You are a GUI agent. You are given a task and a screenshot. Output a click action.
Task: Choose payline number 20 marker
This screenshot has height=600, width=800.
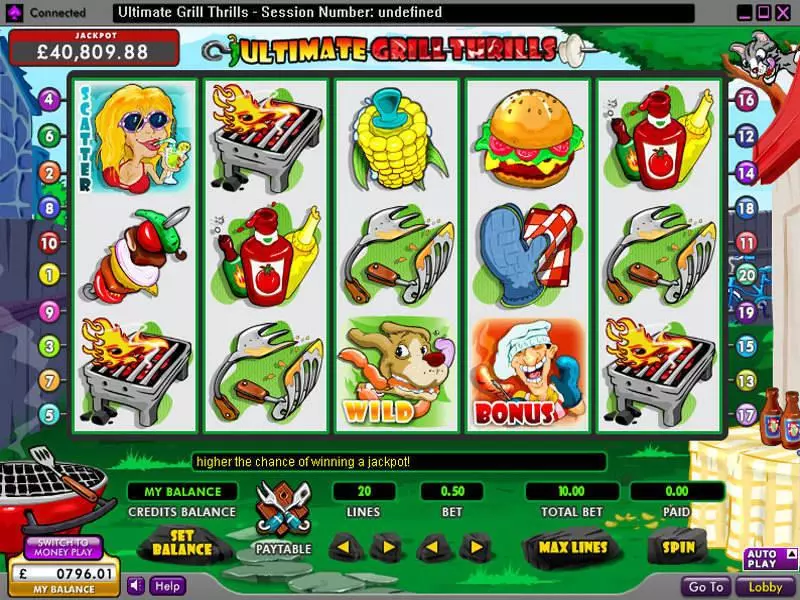(745, 273)
